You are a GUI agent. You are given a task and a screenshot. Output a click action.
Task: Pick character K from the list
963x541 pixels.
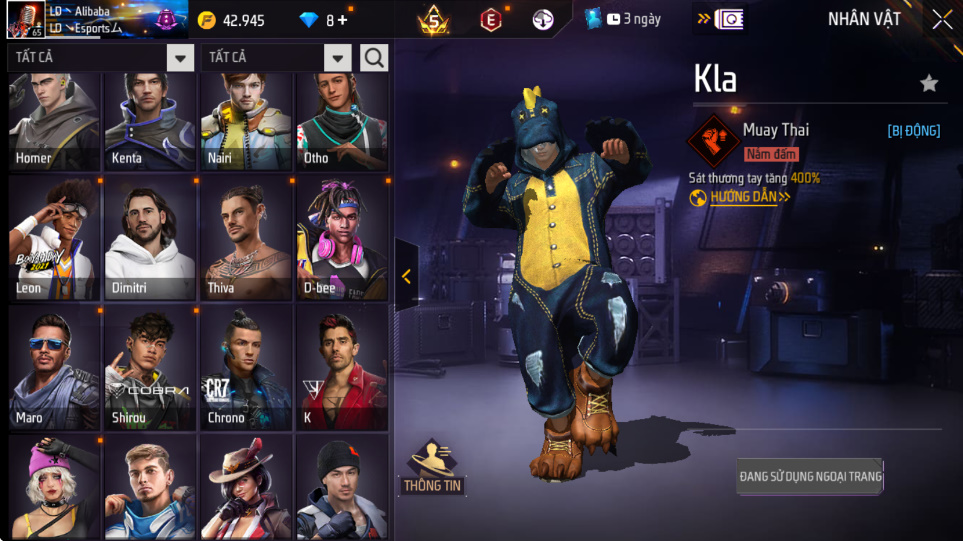click(342, 367)
